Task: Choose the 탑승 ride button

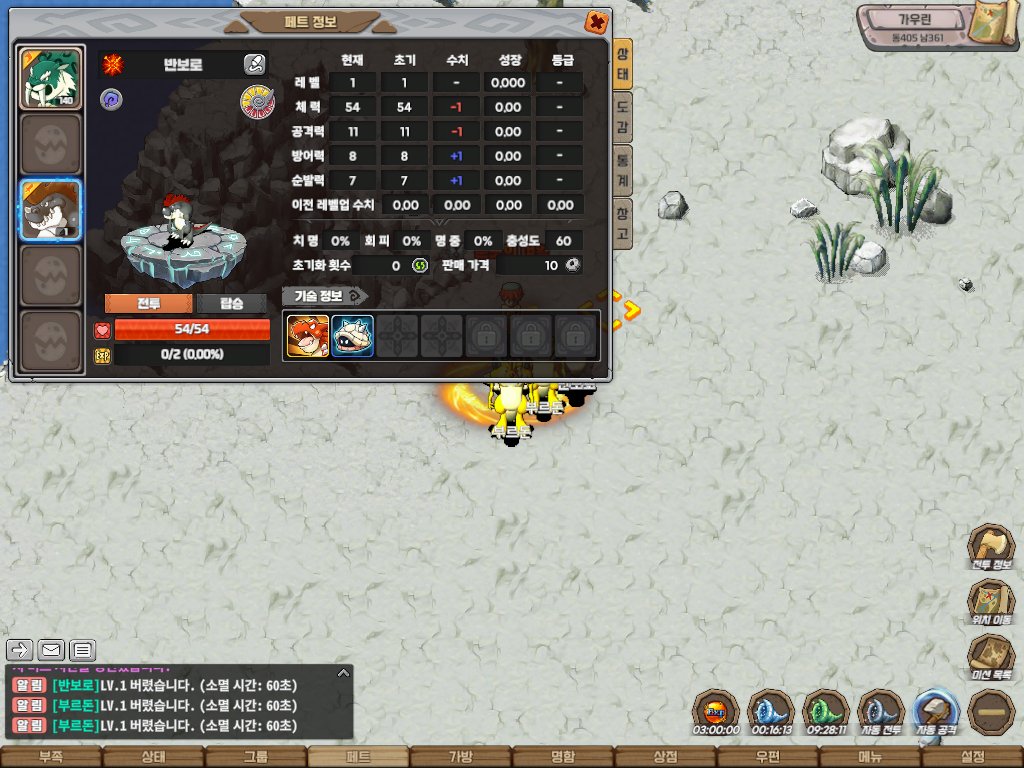Action: coord(232,304)
